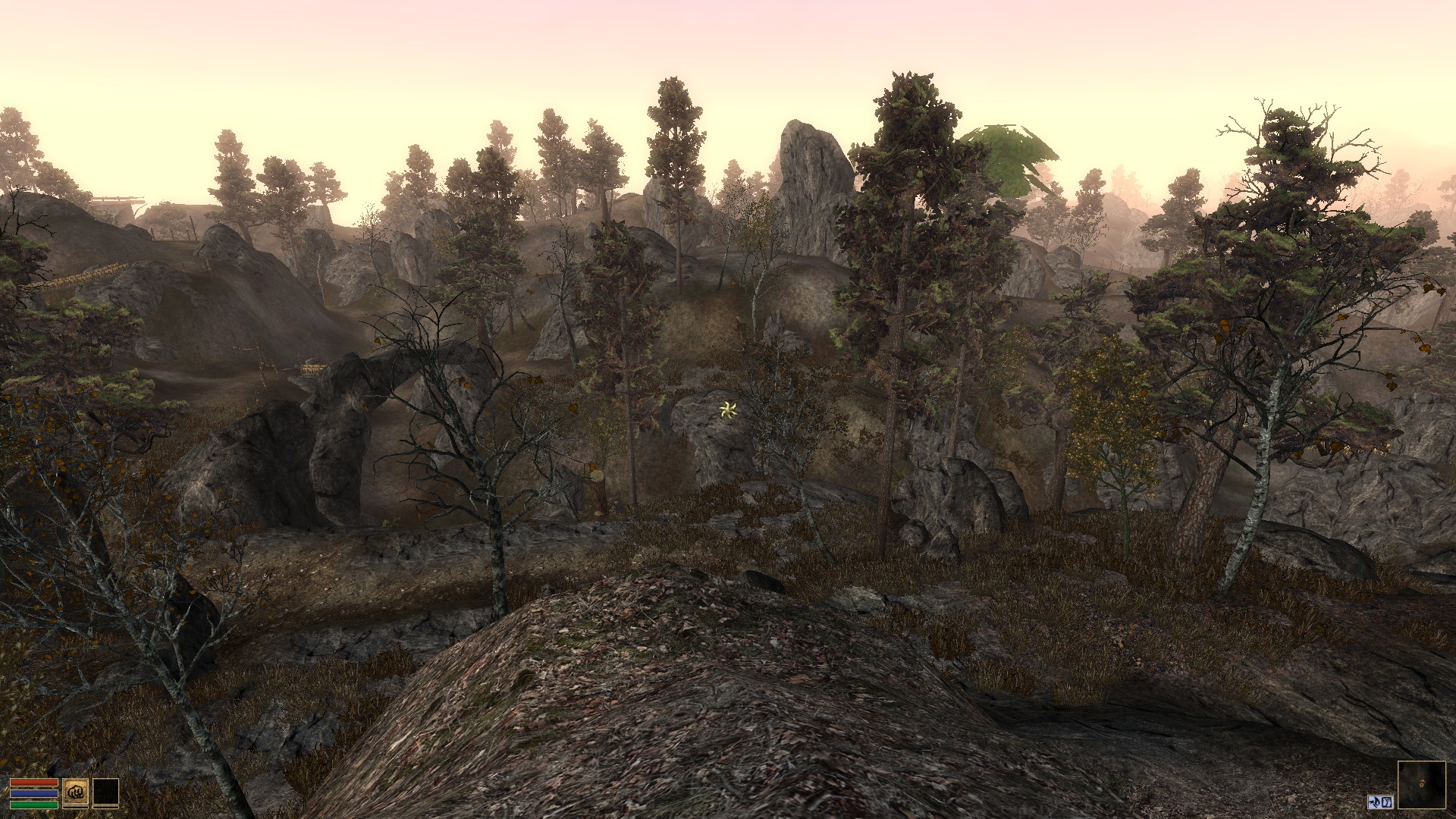Click the bright green Emperor Parasol canopy
The image size is (1456, 819).
1009,152
